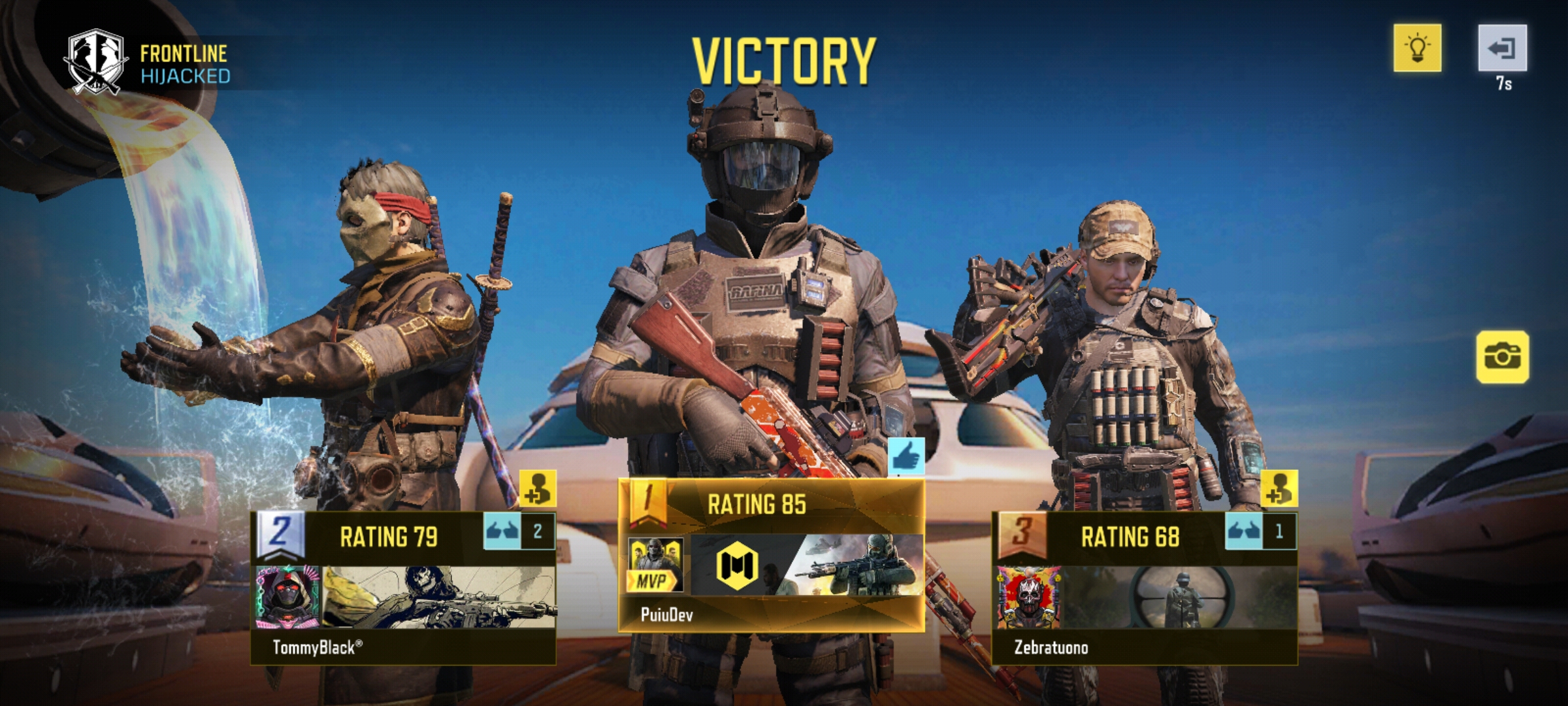Give PuiuDev a thumbs-up like
The width and height of the screenshot is (1568, 706).
coord(906,456)
